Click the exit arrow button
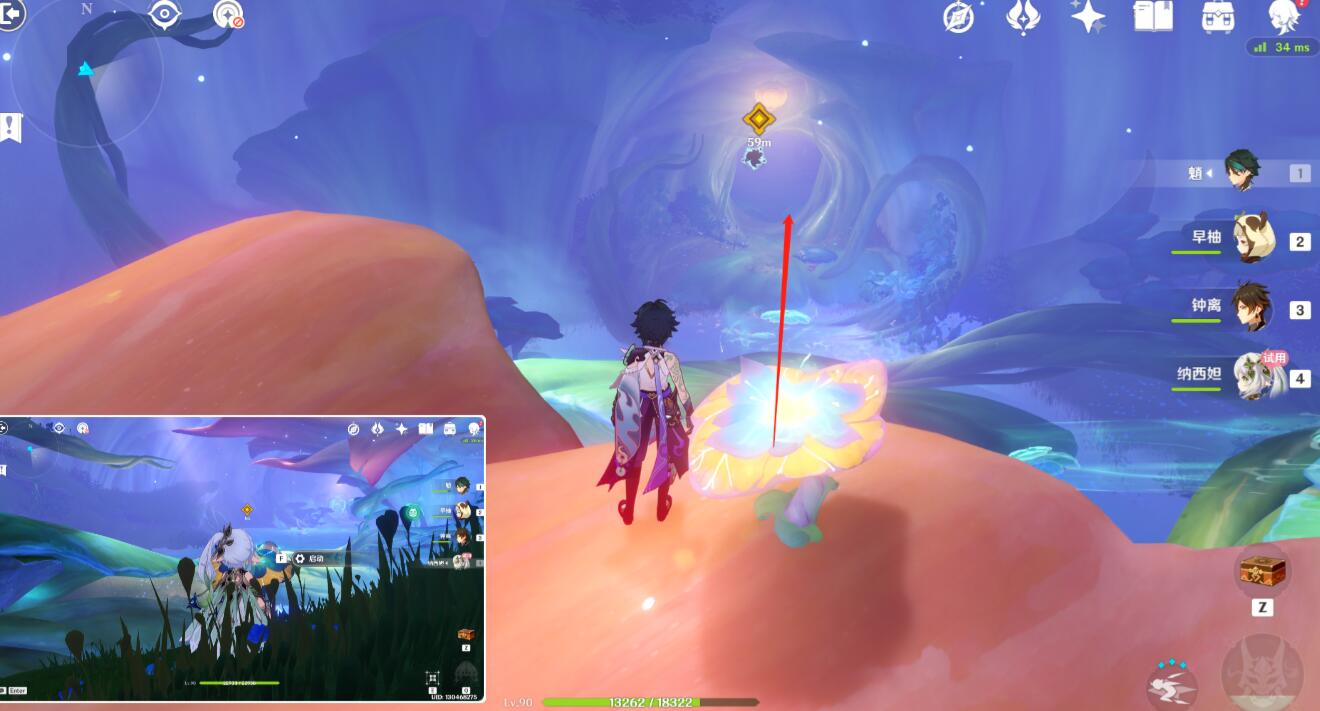The height and width of the screenshot is (711, 1320). click(x=10, y=14)
